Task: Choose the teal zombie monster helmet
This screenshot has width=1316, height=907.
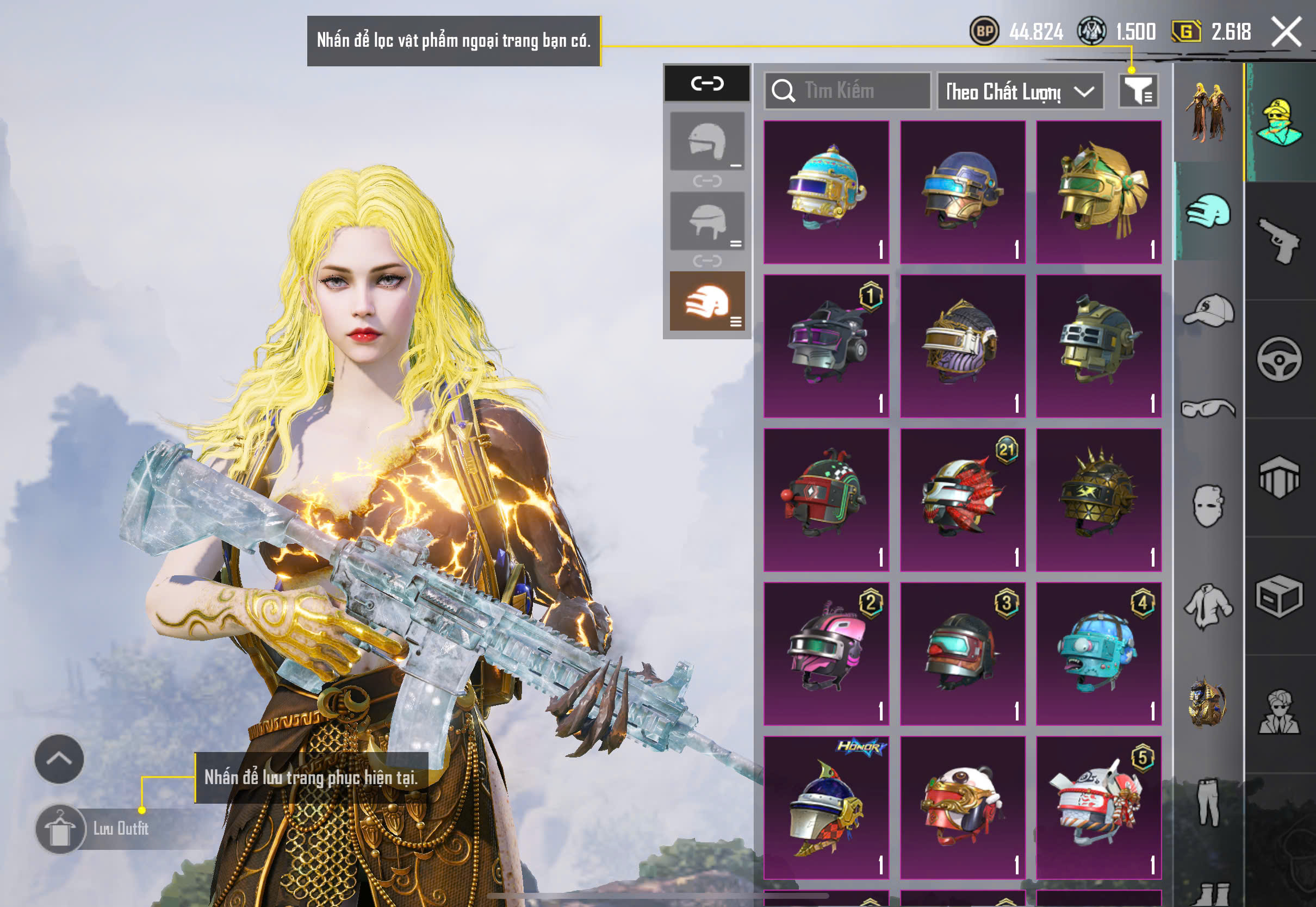Action: (1098, 654)
